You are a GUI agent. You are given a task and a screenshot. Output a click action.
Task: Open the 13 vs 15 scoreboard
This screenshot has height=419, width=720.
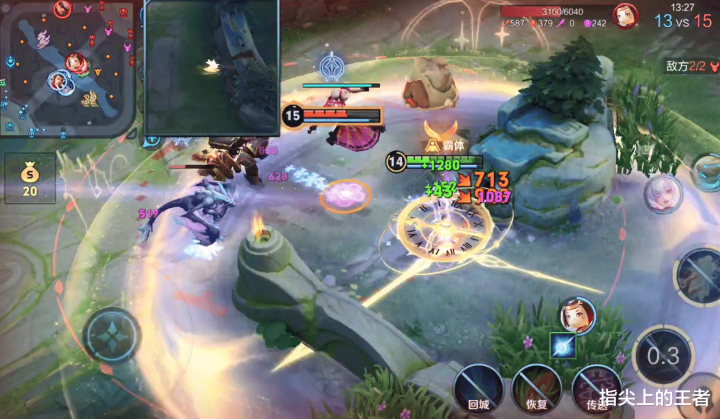pos(683,21)
